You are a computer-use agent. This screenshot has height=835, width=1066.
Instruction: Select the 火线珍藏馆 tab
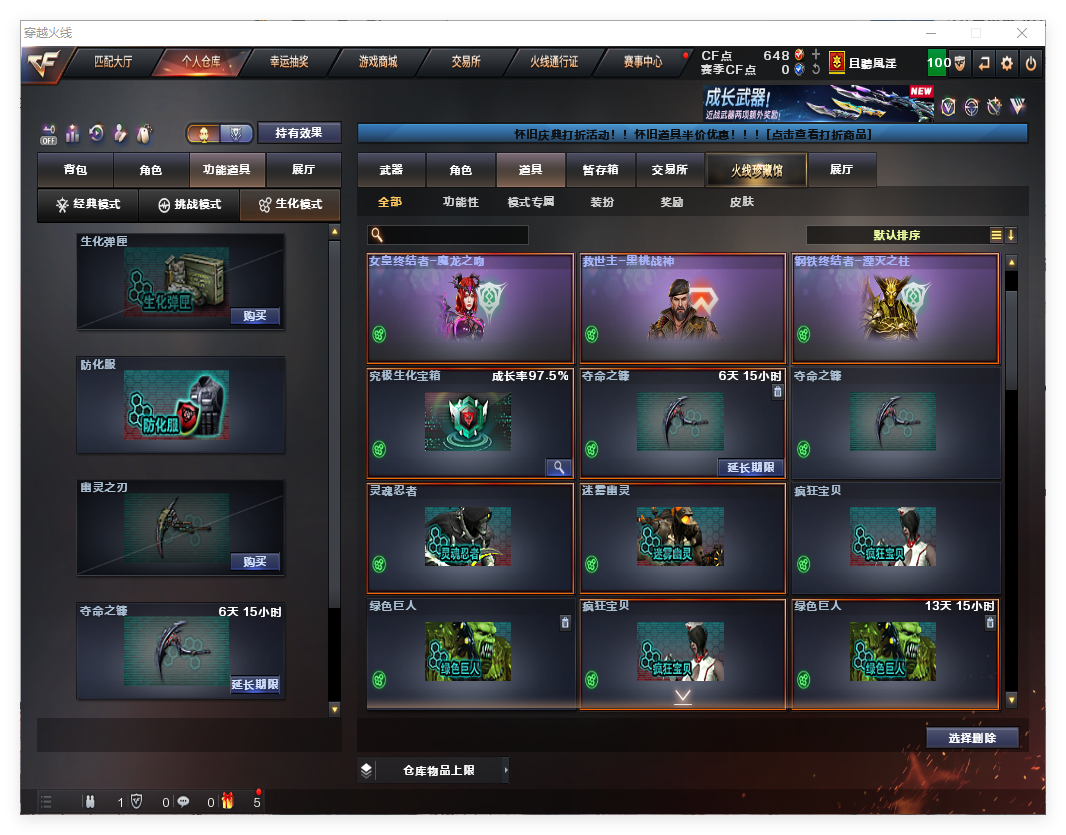(756, 170)
